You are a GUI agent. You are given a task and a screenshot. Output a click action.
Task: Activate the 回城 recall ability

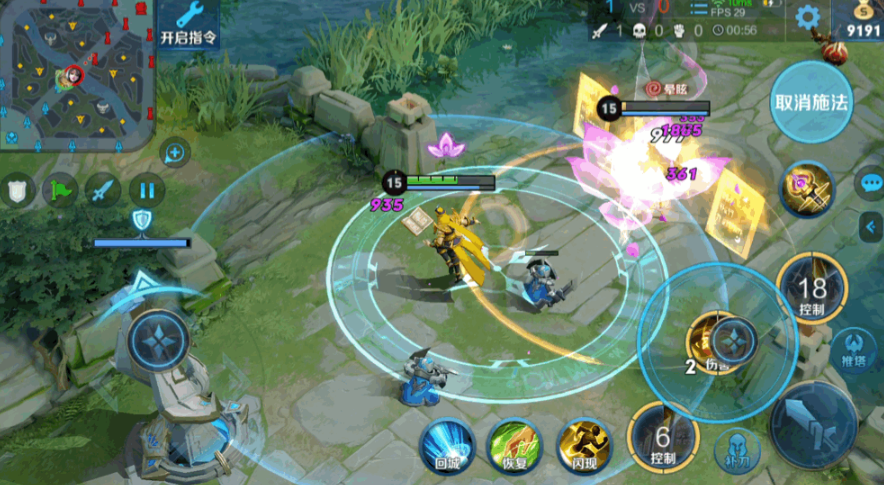pos(446,443)
